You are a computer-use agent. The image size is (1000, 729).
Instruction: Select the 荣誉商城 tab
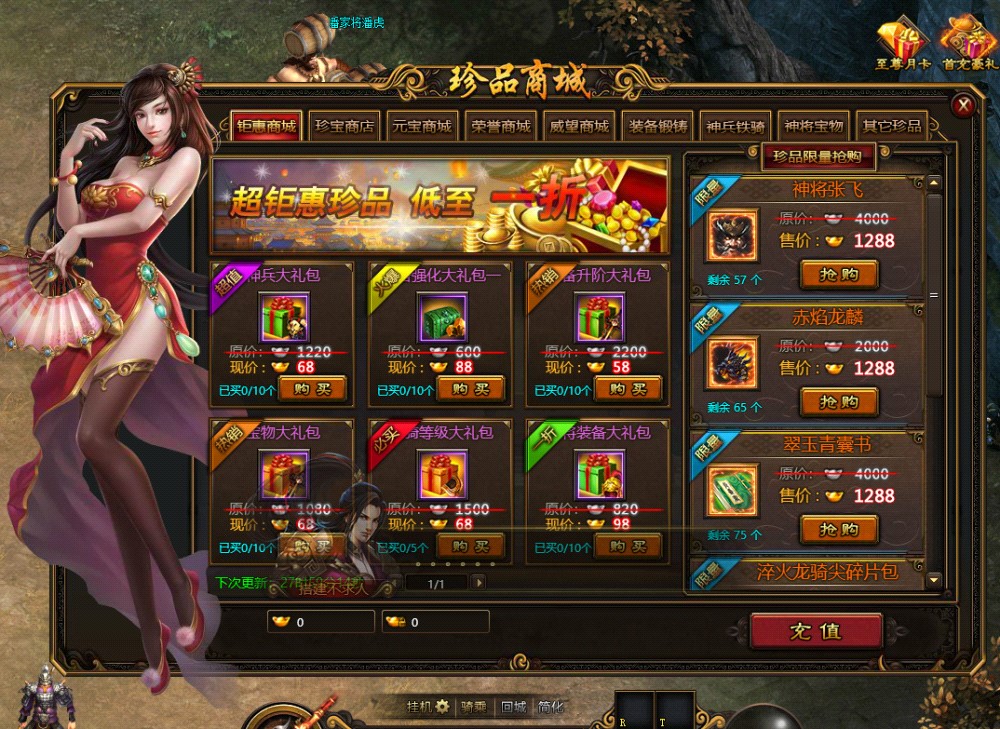coord(500,127)
